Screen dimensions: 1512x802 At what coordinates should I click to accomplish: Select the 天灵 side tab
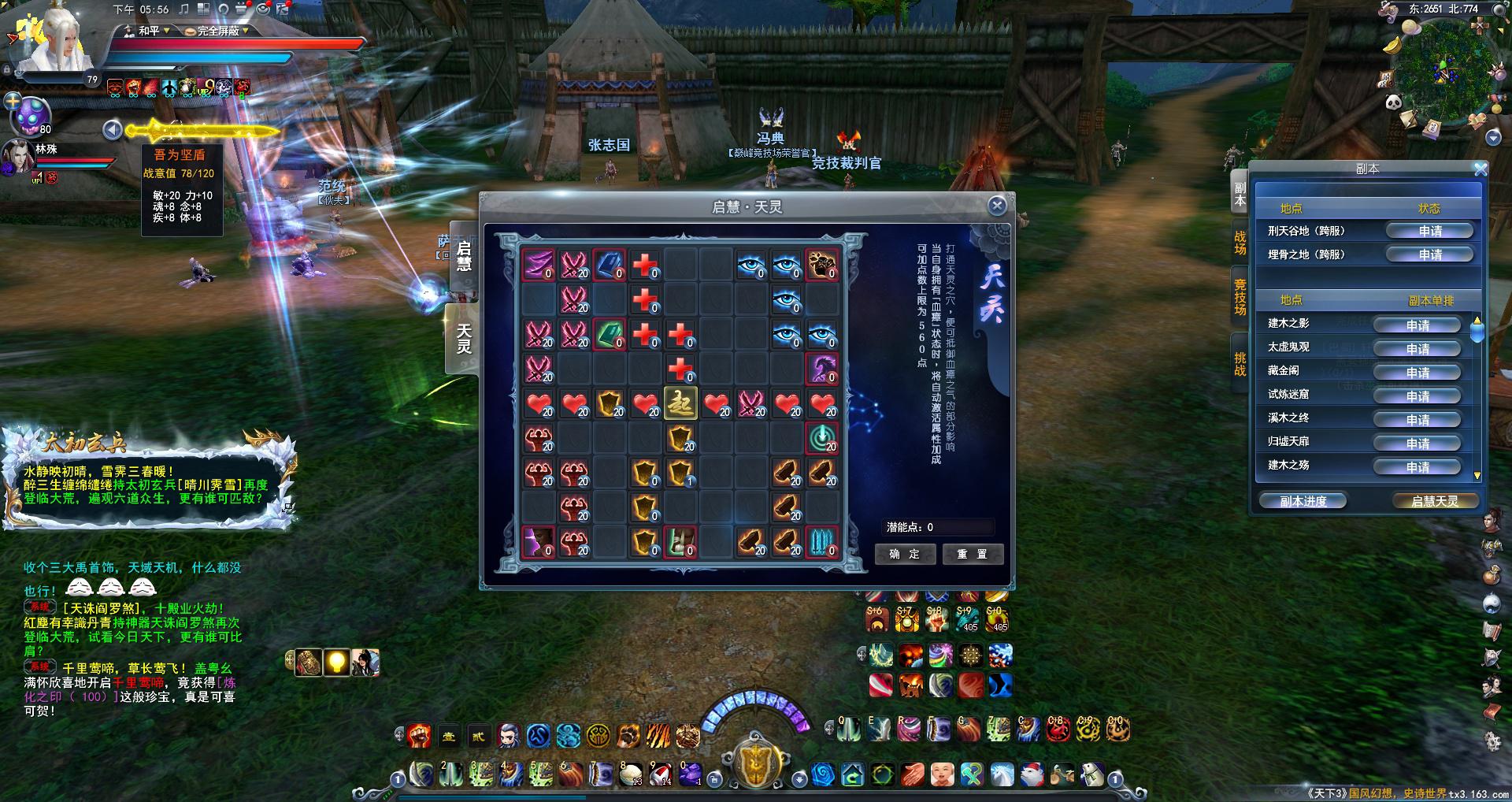(x=464, y=339)
